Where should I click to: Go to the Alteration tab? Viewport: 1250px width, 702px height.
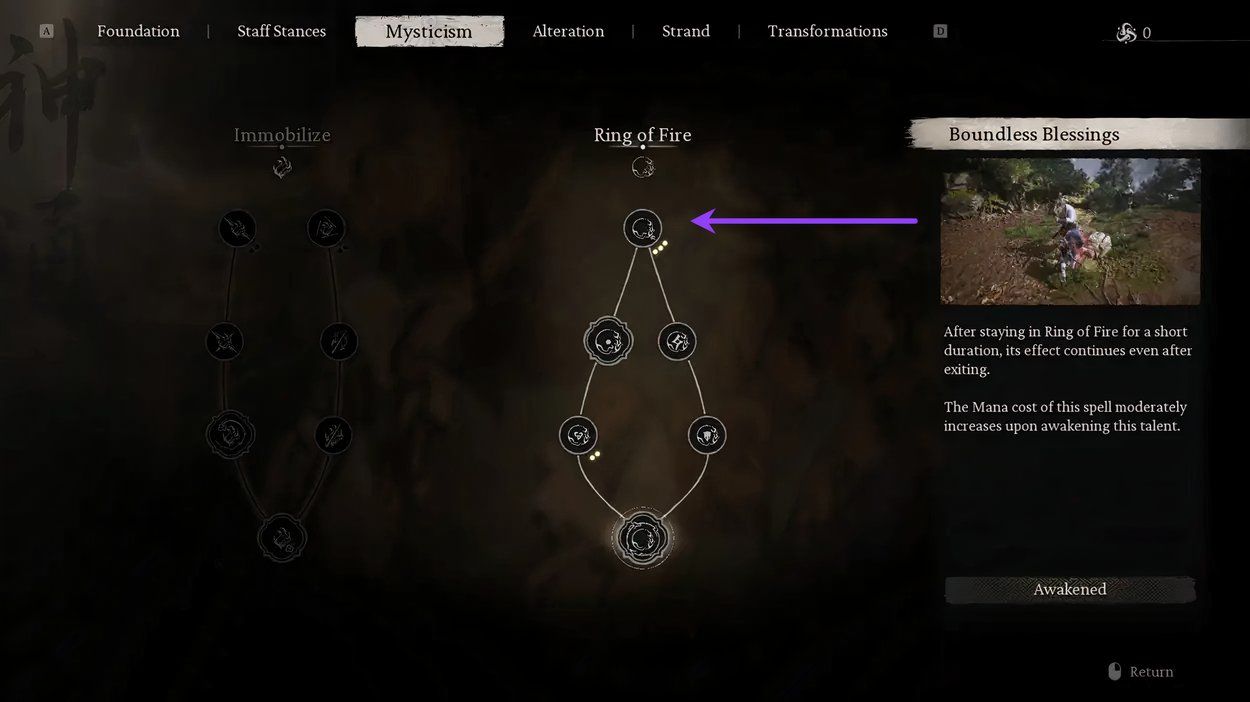(x=568, y=31)
